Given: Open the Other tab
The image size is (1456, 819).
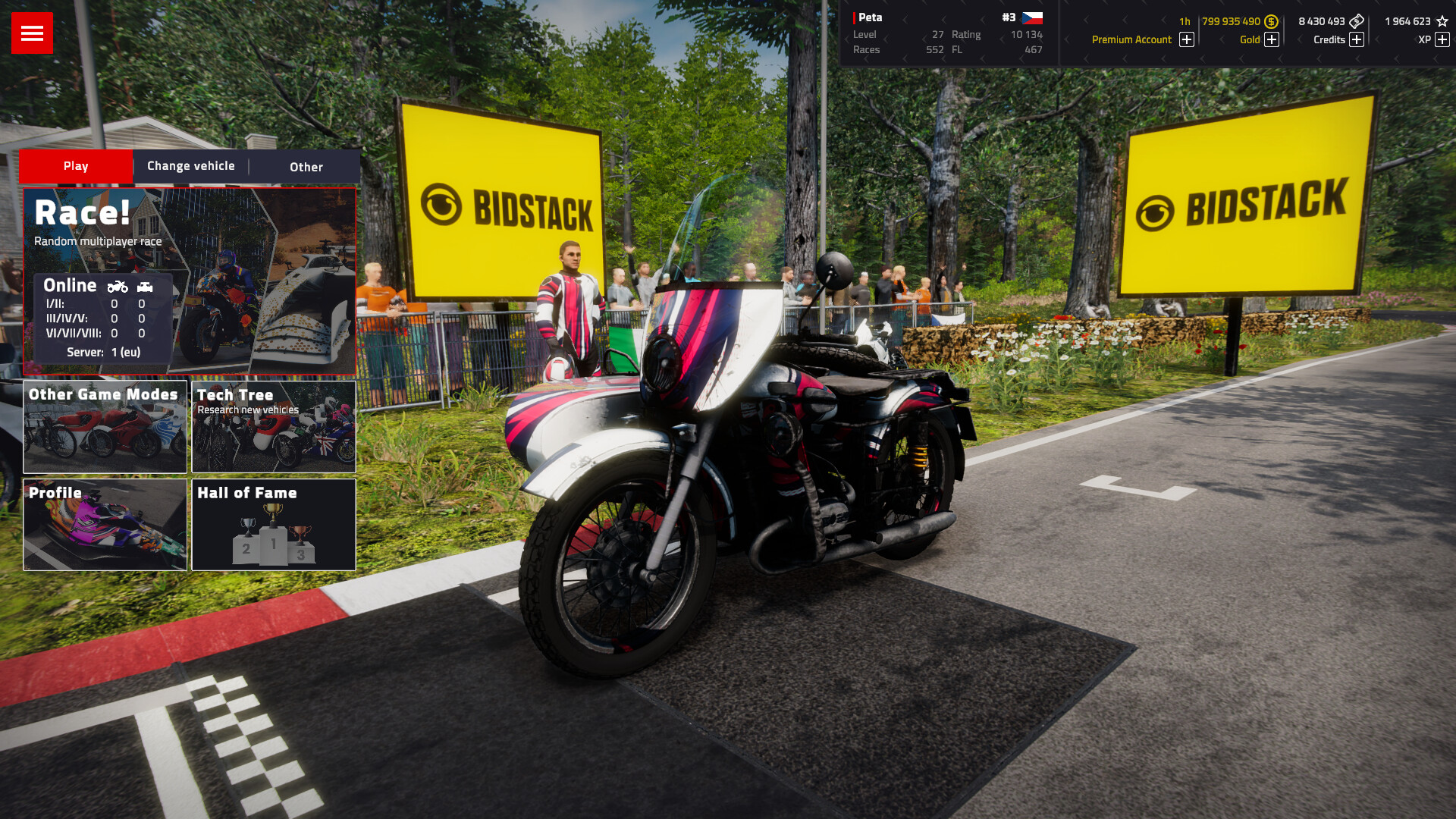Looking at the screenshot, I should pyautogui.click(x=306, y=167).
